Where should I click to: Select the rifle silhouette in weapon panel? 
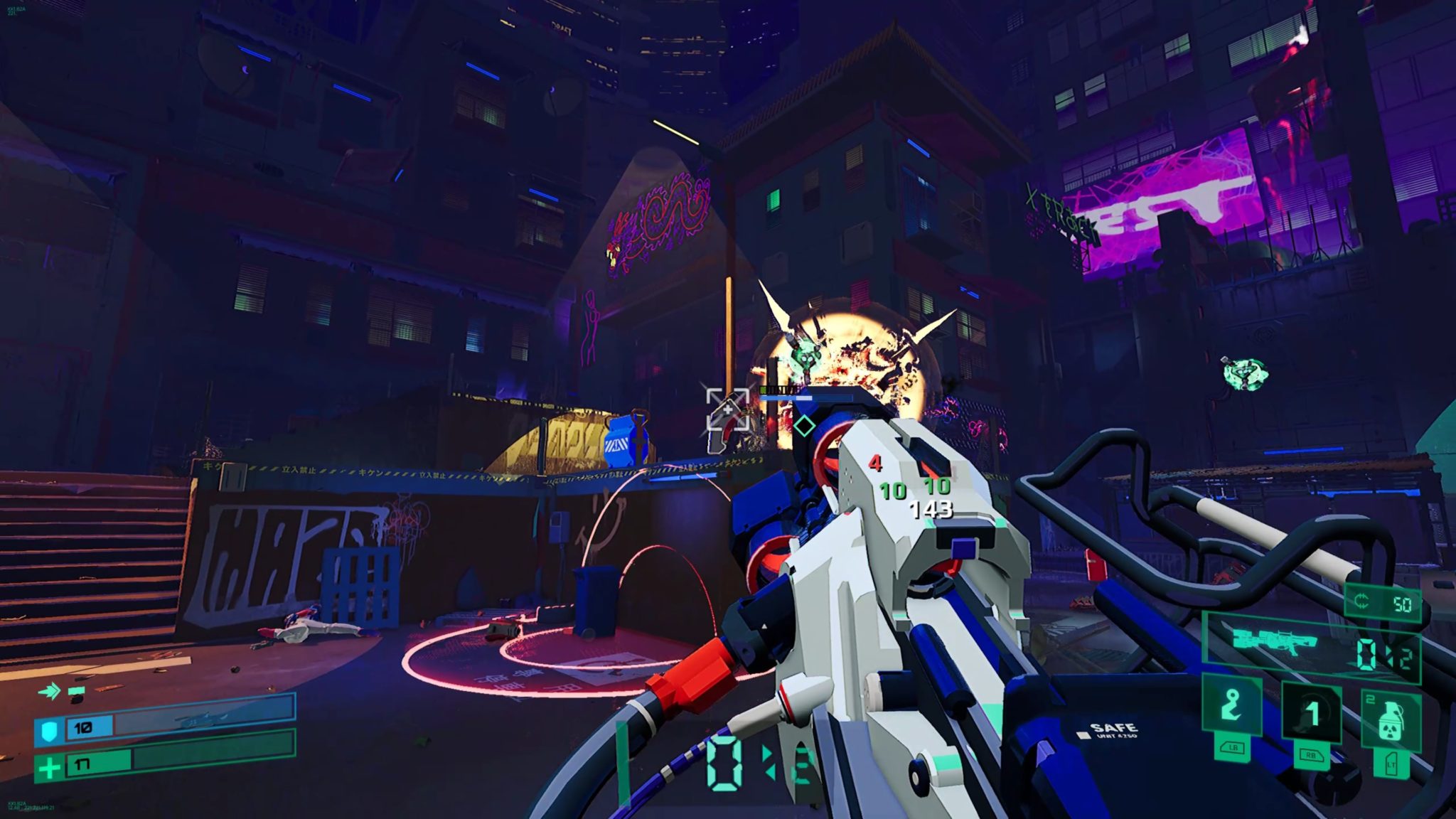[1275, 641]
